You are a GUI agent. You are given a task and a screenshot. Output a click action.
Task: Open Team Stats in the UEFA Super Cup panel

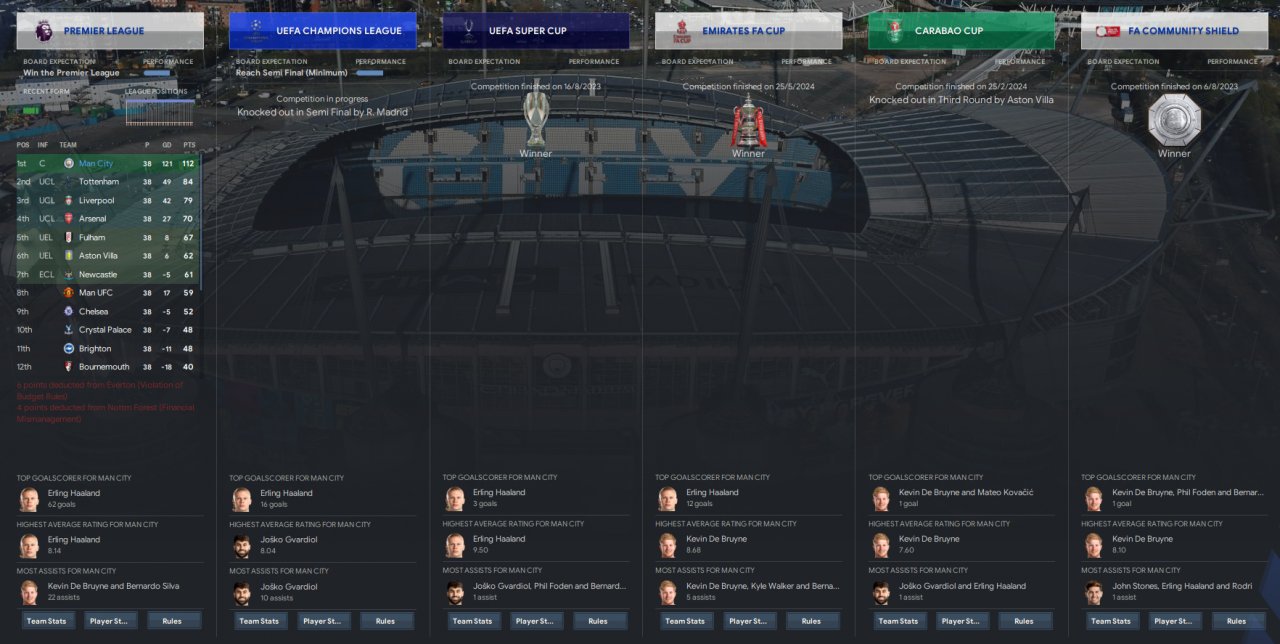(472, 621)
